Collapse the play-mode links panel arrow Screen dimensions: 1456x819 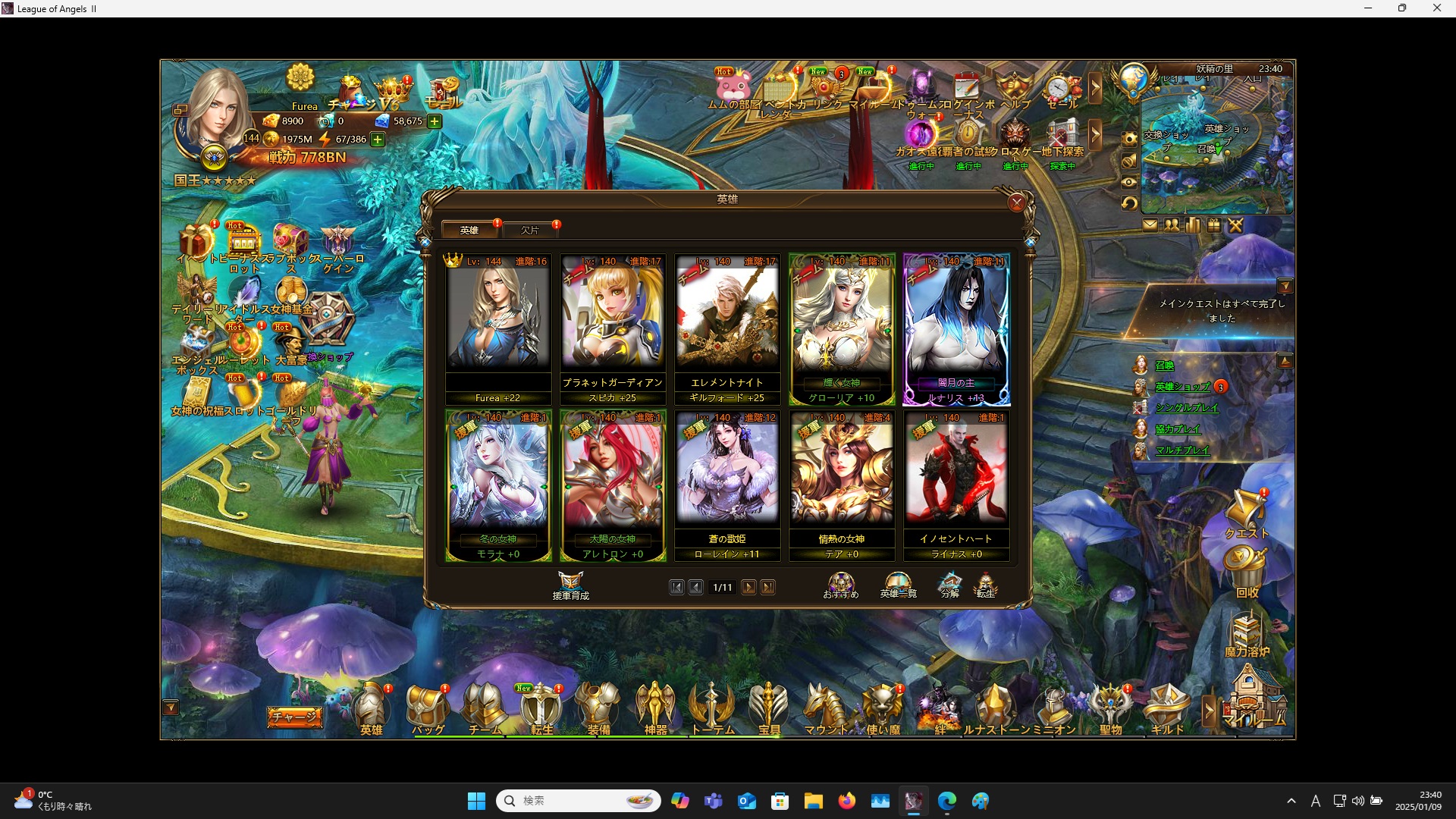[x=1286, y=360]
